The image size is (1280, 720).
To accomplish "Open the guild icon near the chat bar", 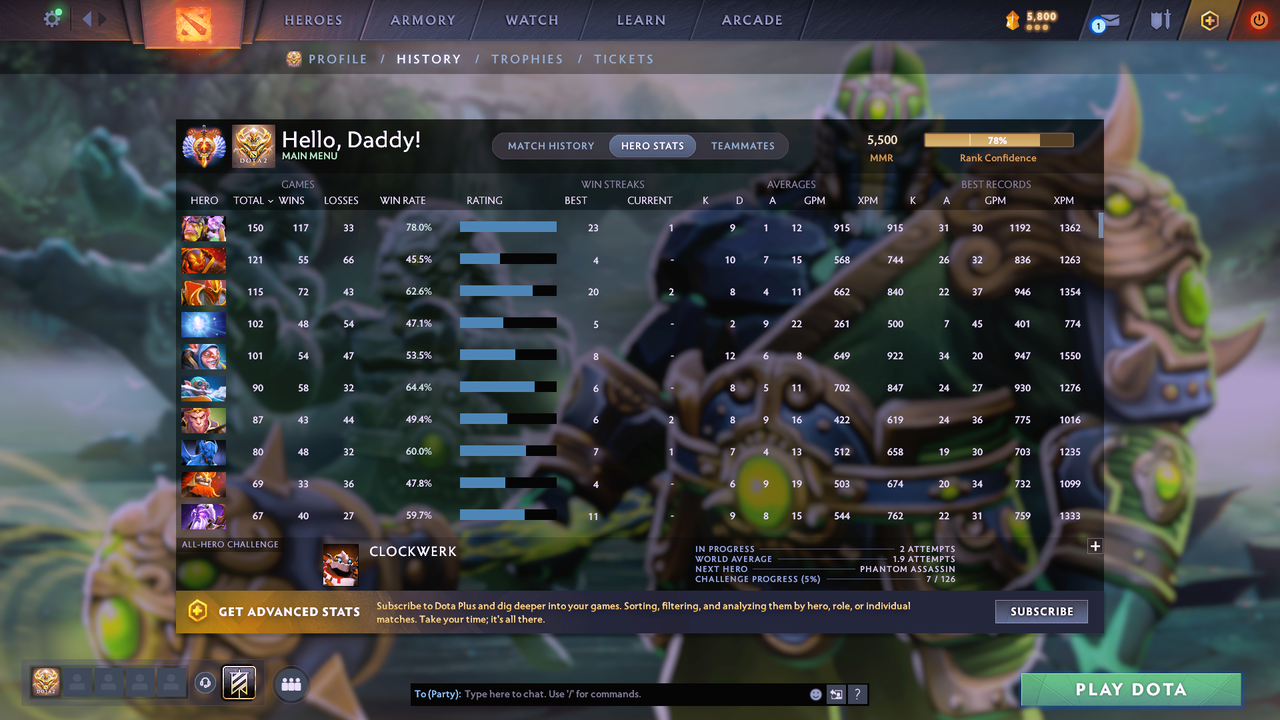I will pos(291,684).
